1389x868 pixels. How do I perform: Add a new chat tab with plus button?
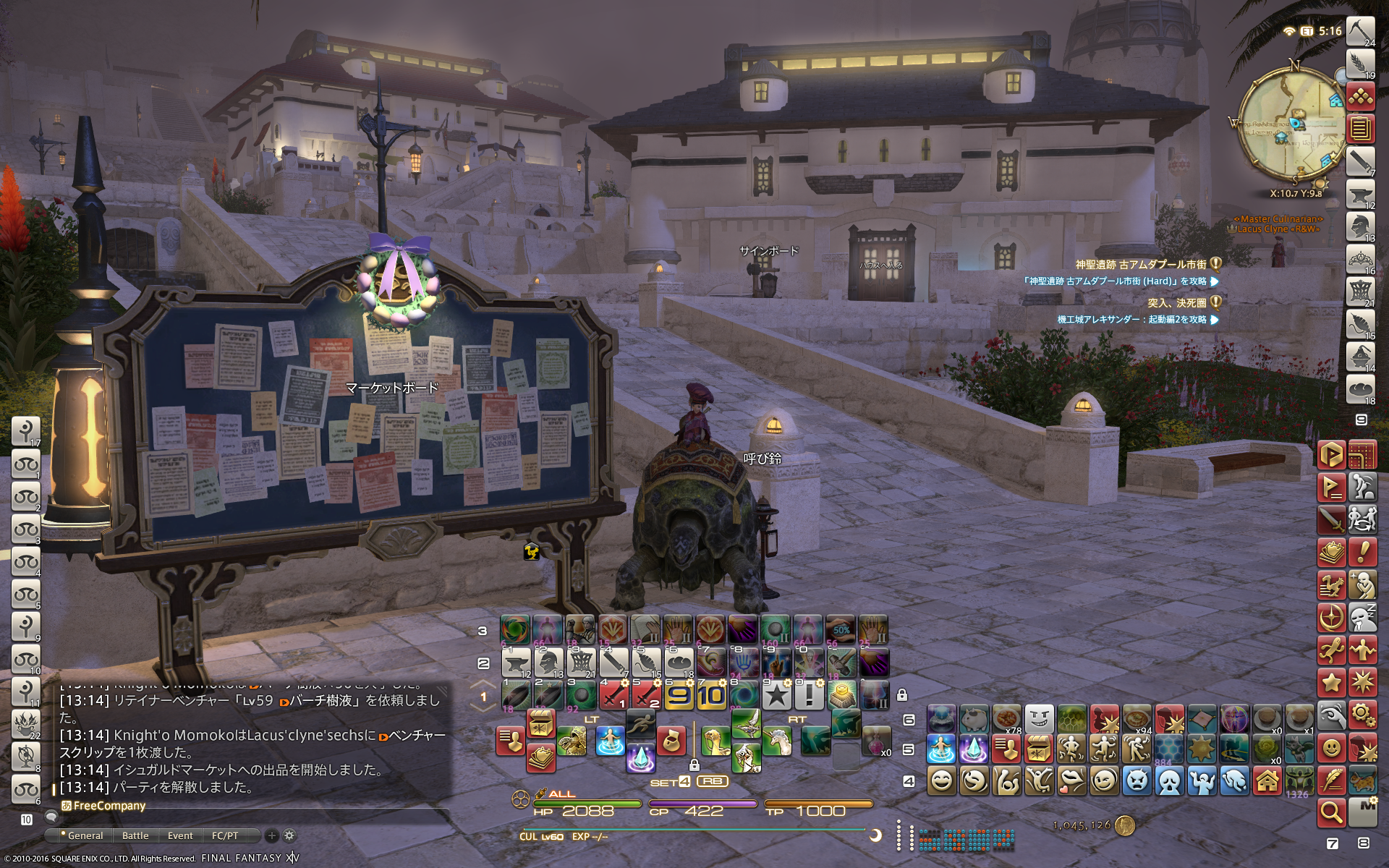[x=272, y=835]
